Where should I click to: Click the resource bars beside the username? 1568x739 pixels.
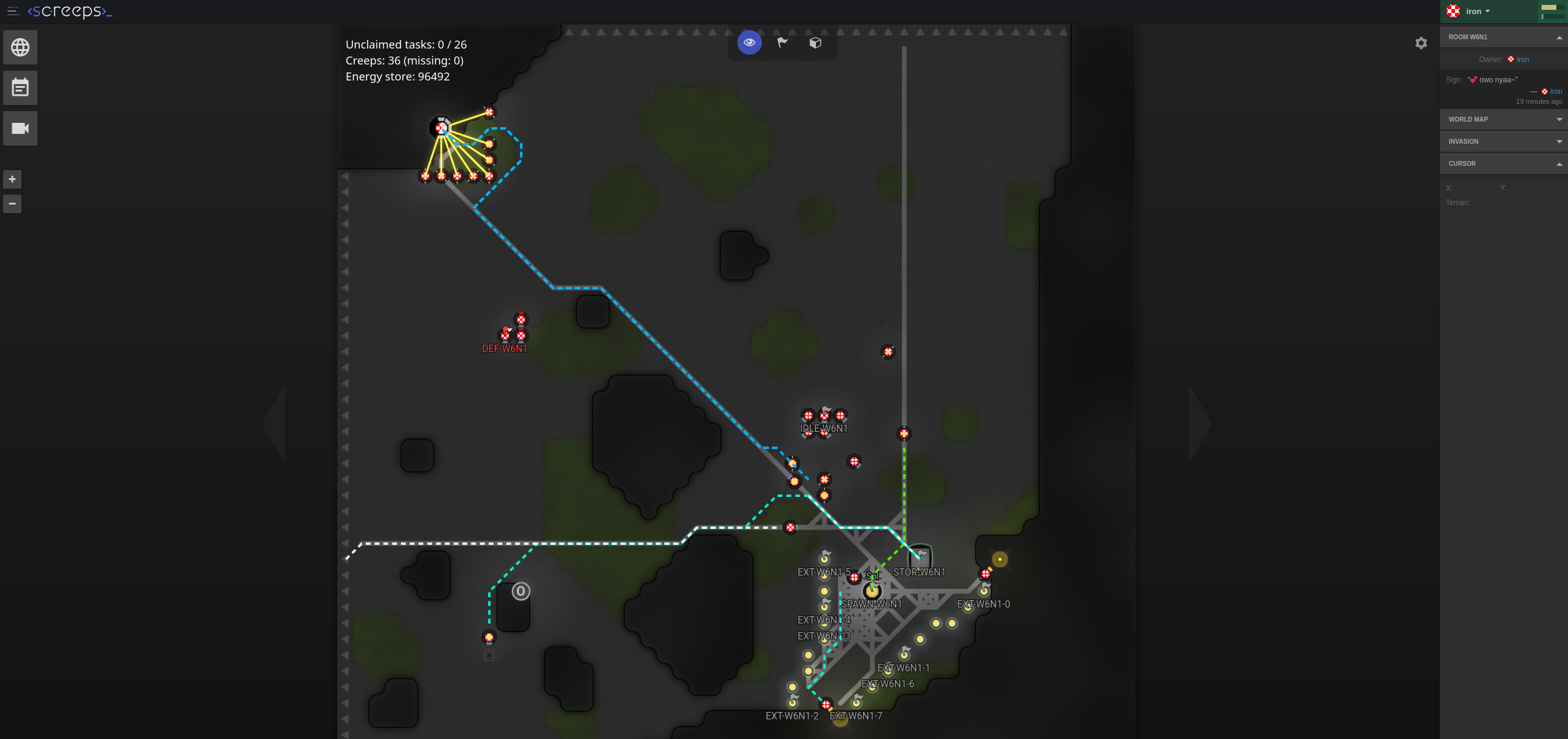tap(1552, 11)
